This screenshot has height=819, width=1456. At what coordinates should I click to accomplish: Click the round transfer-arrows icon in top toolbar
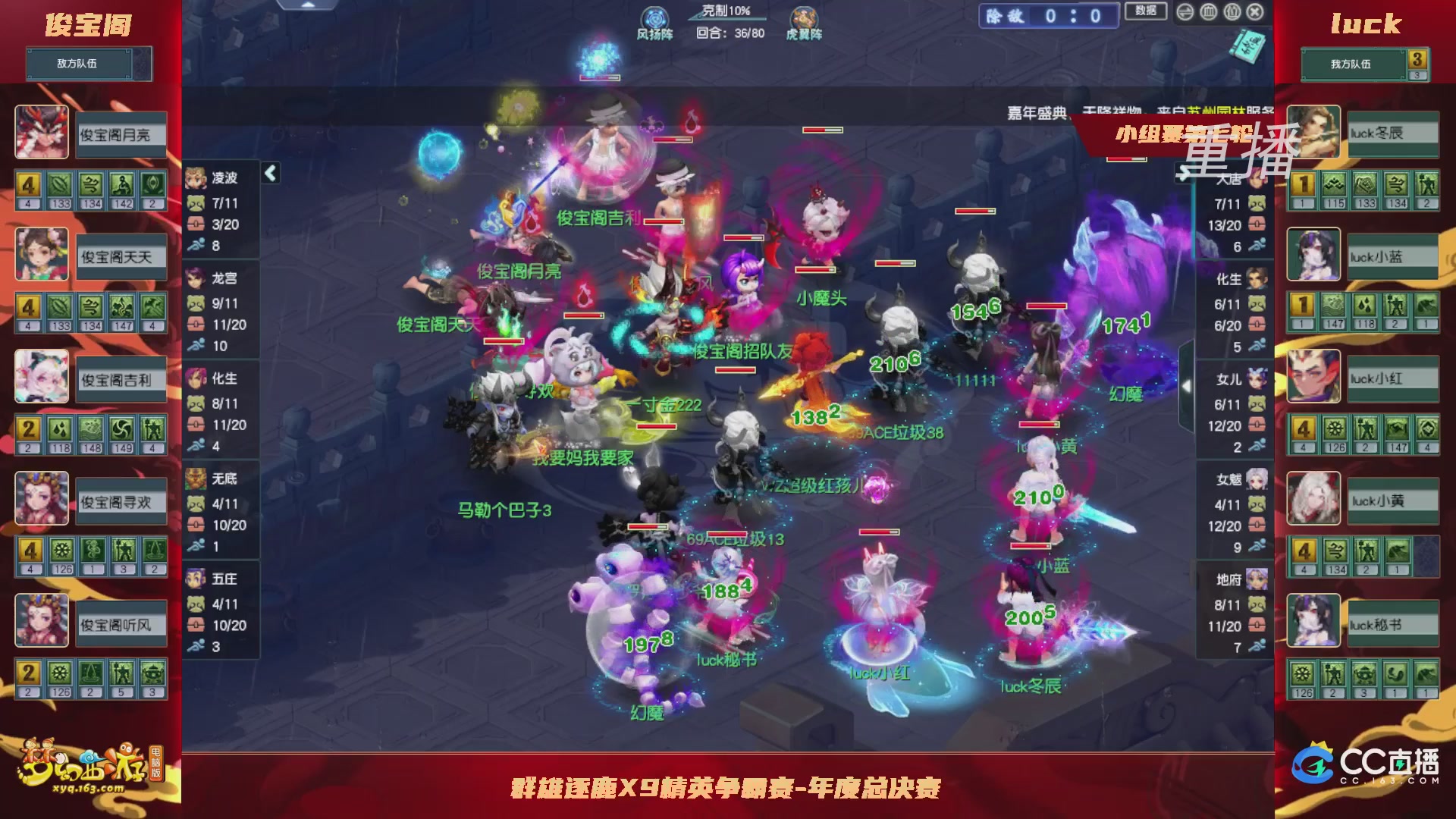point(1185,12)
